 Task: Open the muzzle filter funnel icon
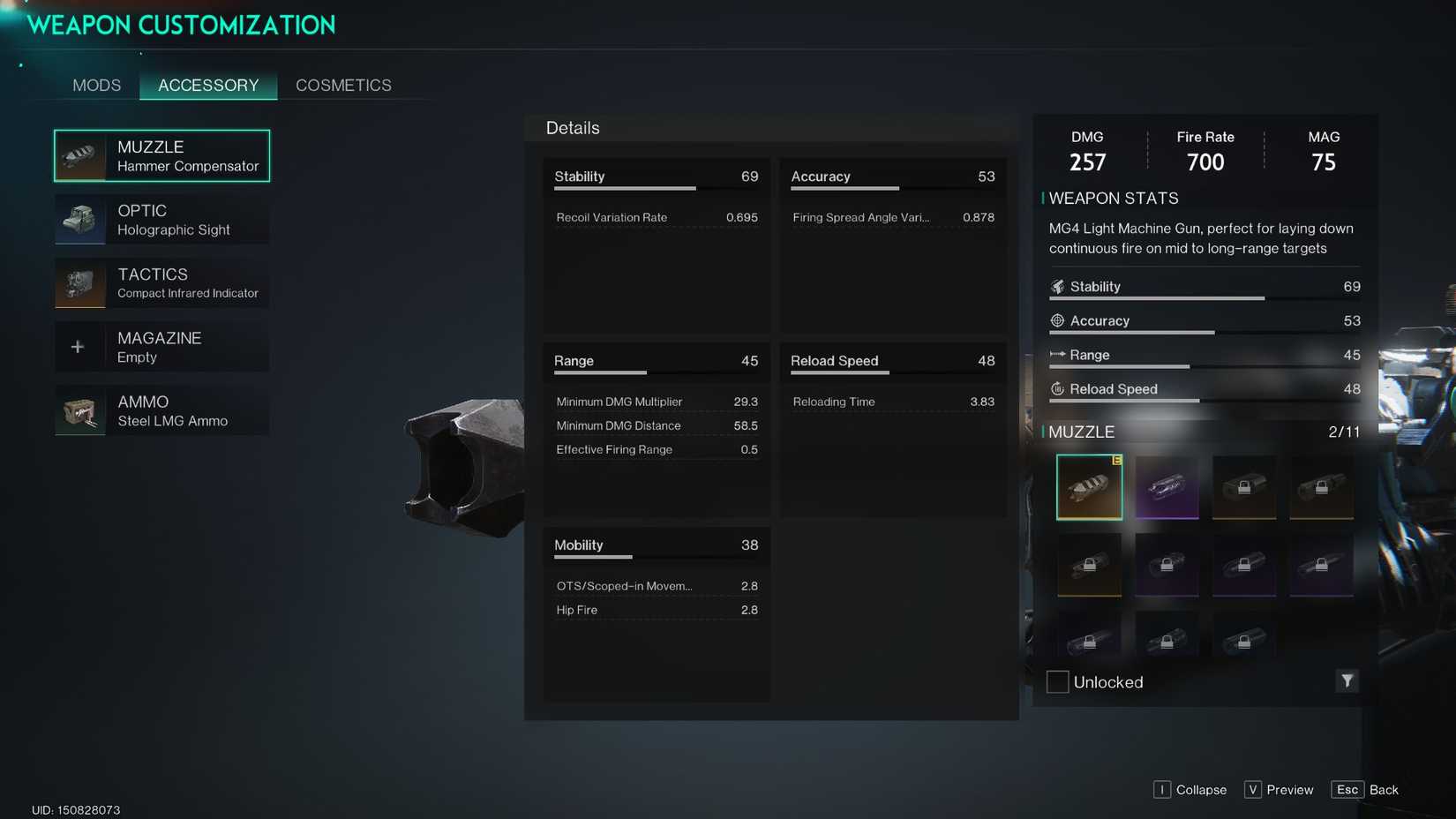tap(1347, 680)
